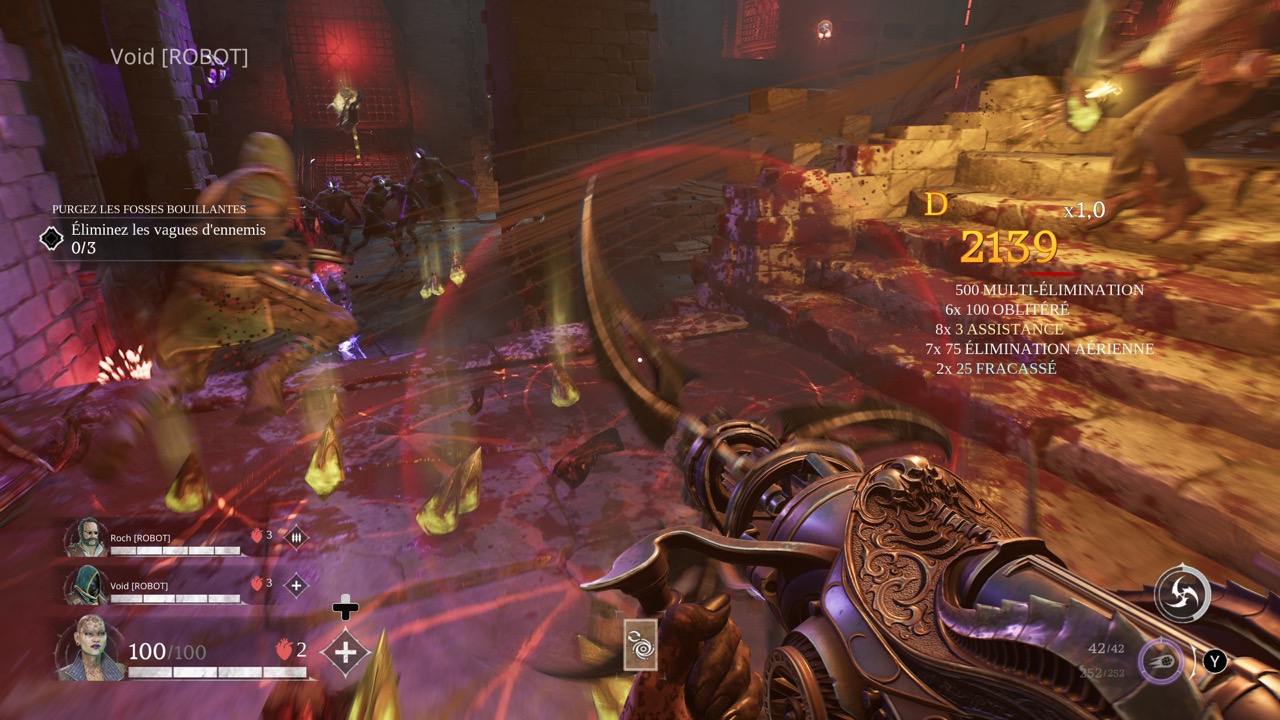Image resolution: width=1280 pixels, height=720 pixels.
Task: Activate the swirl card ability
Action: [640, 644]
